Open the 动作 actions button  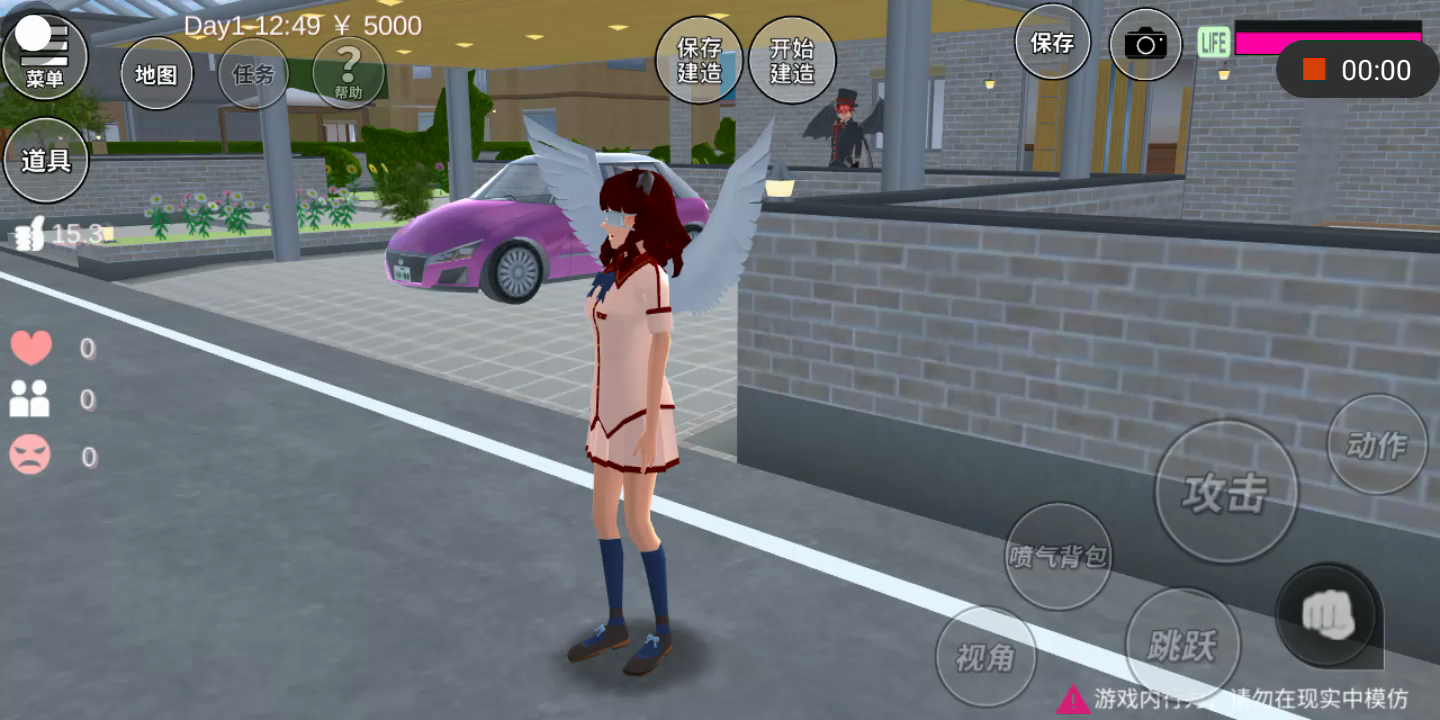[1377, 444]
